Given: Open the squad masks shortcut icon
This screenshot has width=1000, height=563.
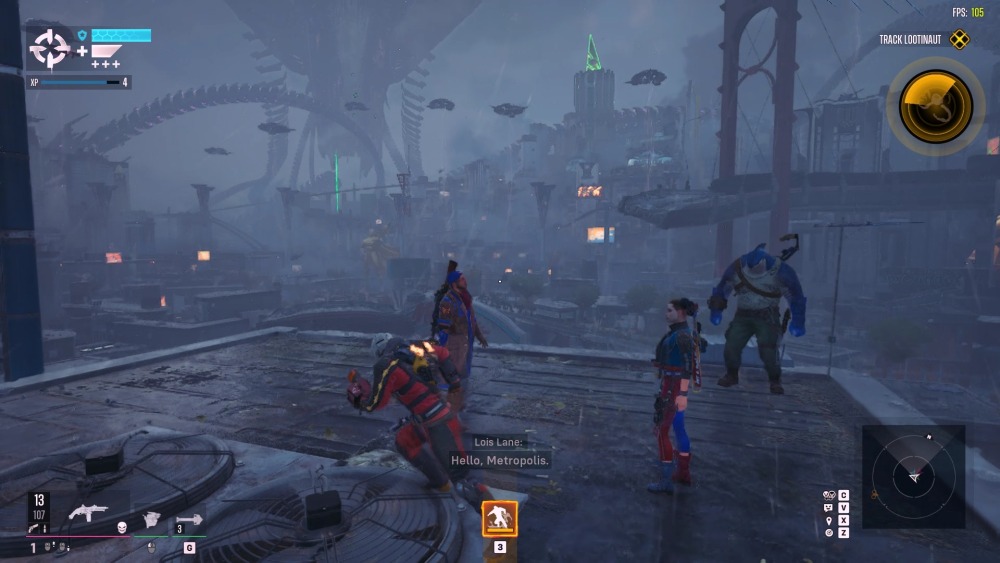Looking at the screenshot, I should point(828,495).
